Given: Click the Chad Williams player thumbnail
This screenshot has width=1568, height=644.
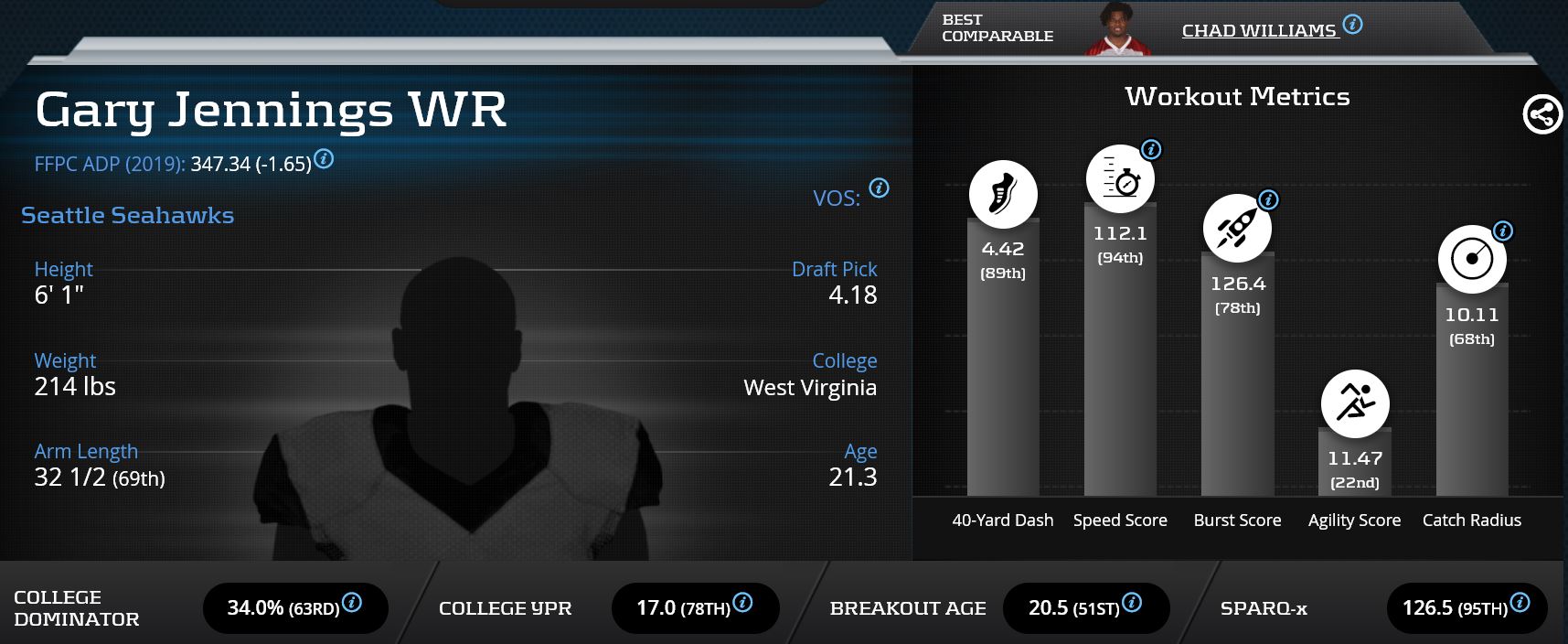Looking at the screenshot, I should click(1114, 30).
